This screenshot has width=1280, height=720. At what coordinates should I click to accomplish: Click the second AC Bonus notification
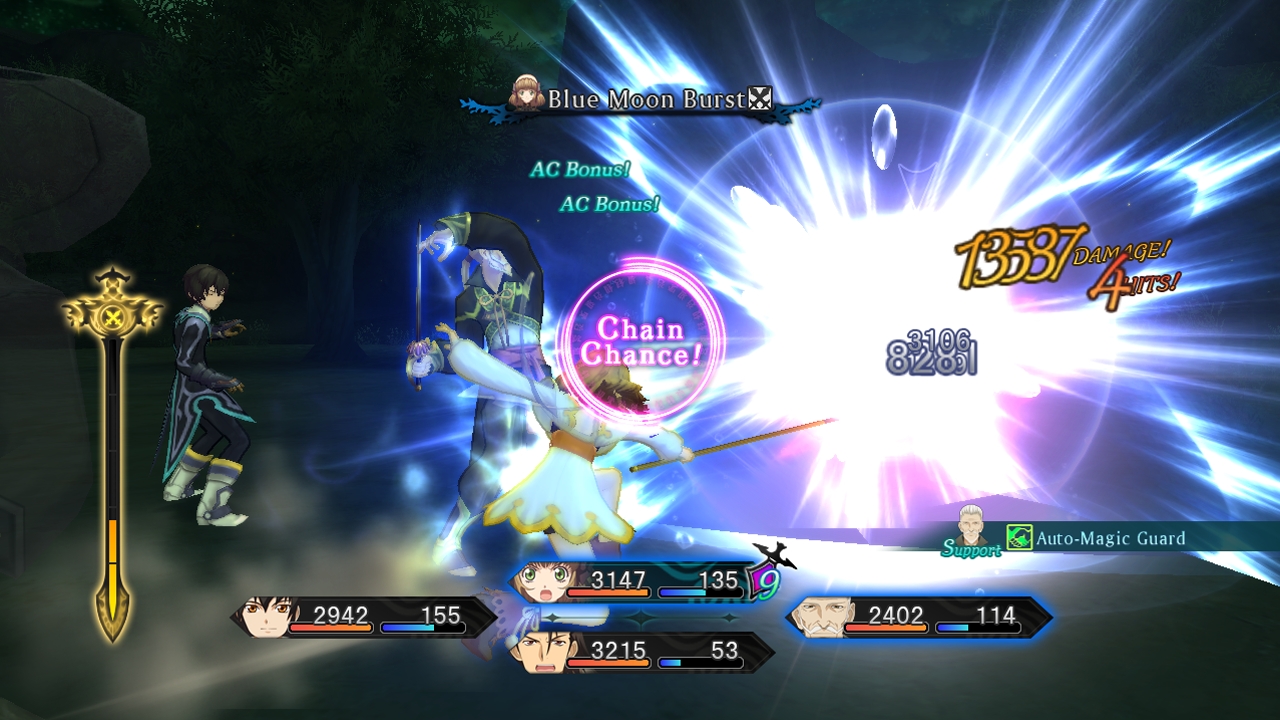[x=608, y=208]
